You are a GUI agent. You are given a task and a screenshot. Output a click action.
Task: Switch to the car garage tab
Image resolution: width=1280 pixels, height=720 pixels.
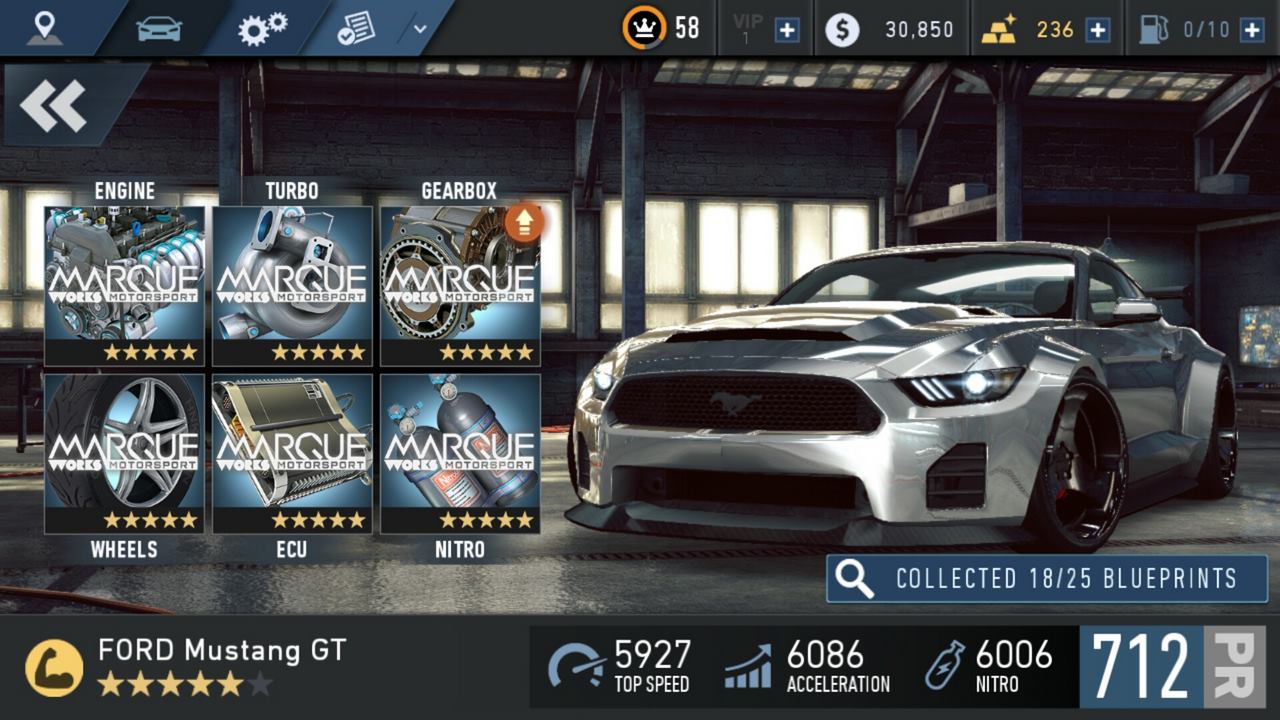pos(158,28)
